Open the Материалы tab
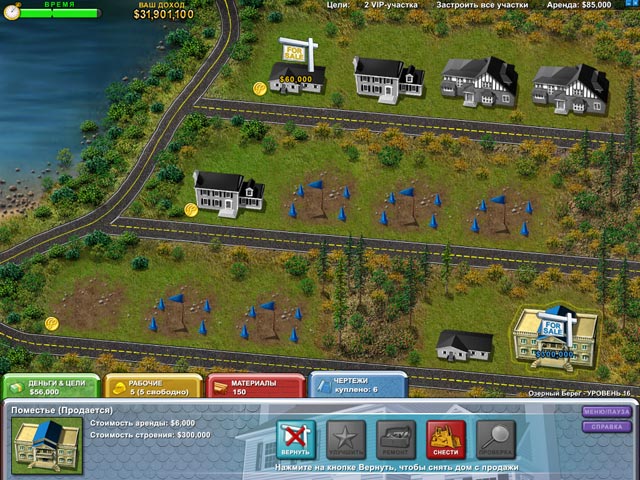The width and height of the screenshot is (640, 480). pyautogui.click(x=254, y=386)
